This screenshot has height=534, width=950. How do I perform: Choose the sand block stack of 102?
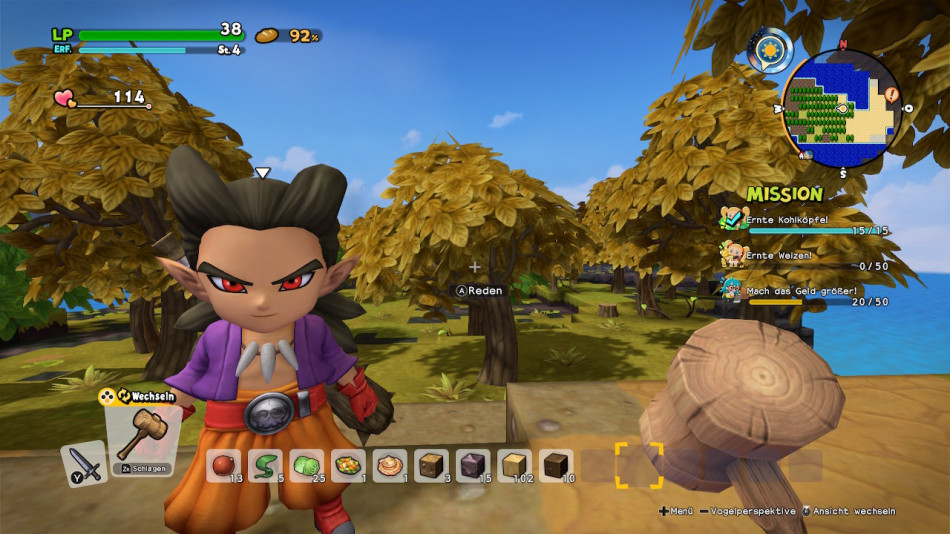pos(514,465)
